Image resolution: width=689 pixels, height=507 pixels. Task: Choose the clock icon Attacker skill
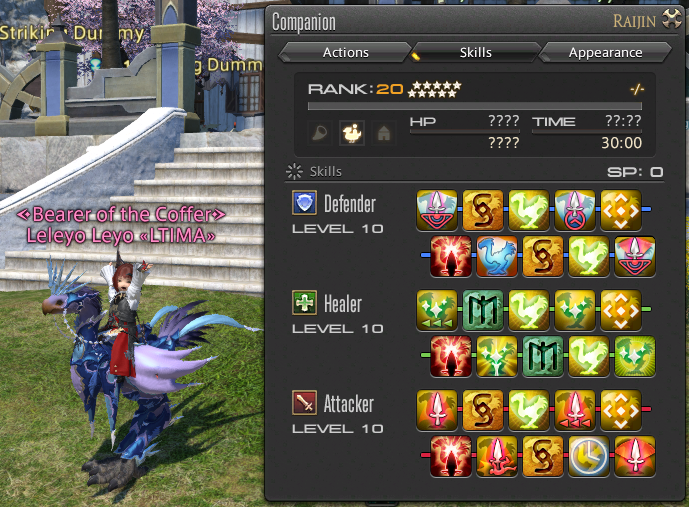click(589, 456)
